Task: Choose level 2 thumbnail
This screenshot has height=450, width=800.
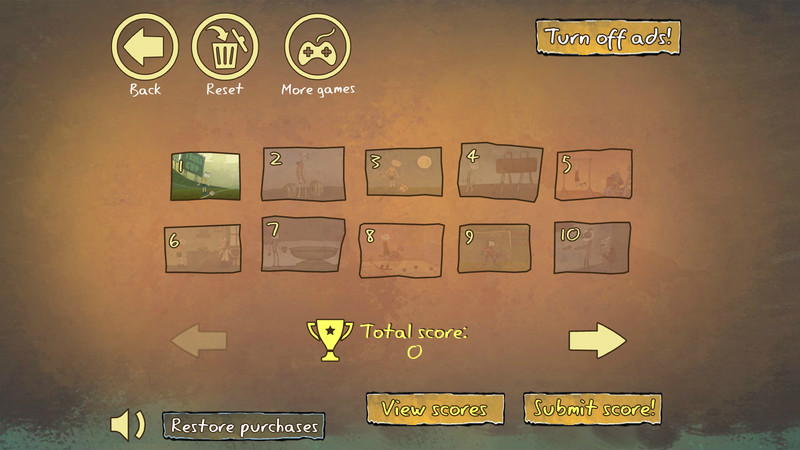Action: (x=303, y=174)
